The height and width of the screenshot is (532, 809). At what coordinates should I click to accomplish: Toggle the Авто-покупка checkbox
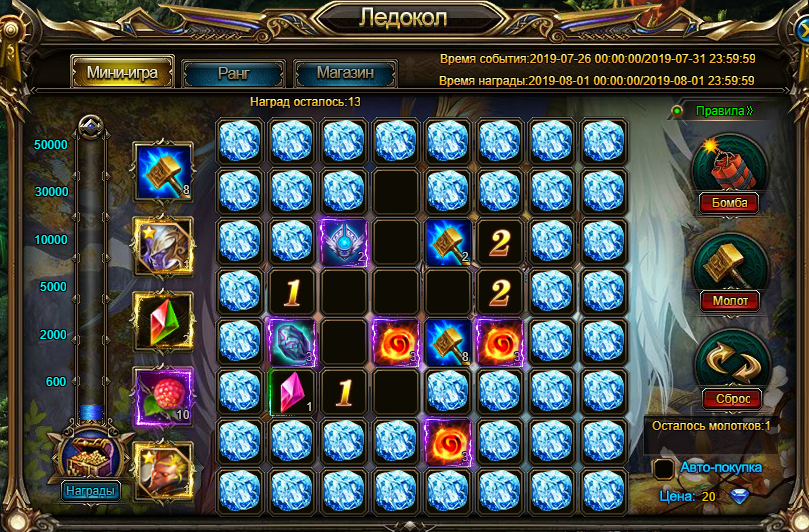pos(663,468)
